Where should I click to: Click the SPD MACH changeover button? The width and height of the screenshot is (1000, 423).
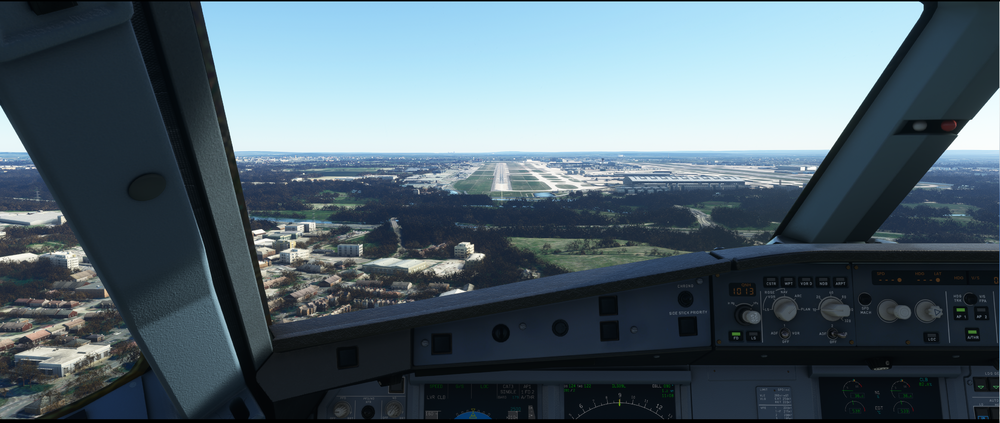click(864, 298)
